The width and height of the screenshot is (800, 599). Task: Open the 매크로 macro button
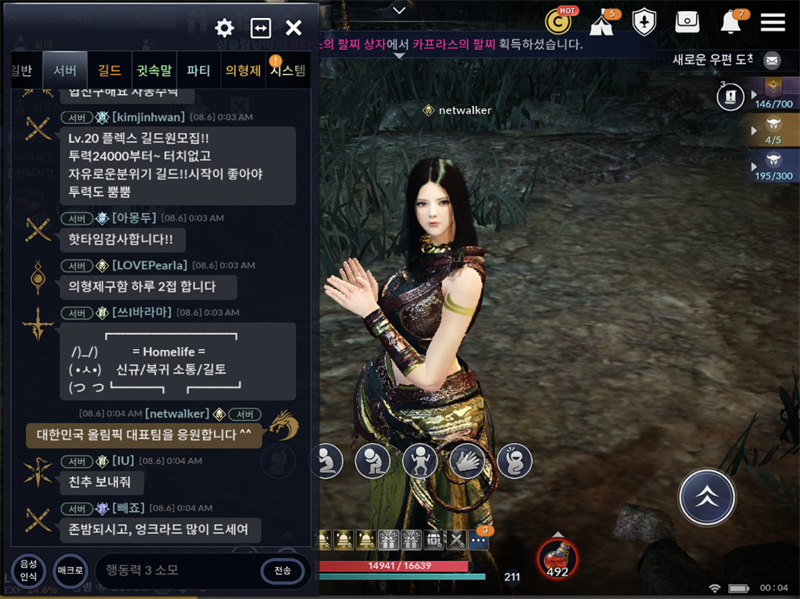[69, 570]
